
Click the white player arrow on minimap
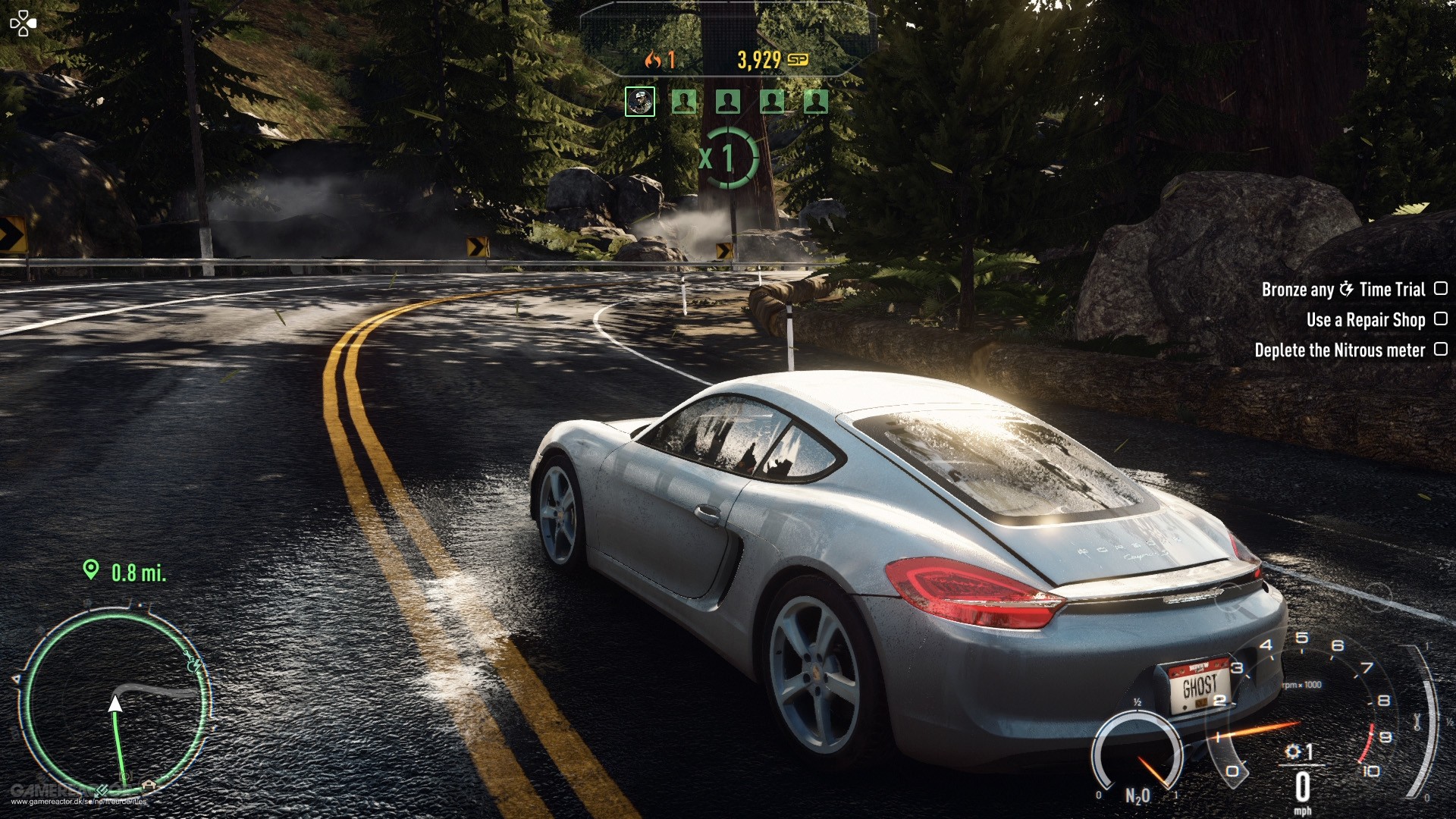pos(115,704)
